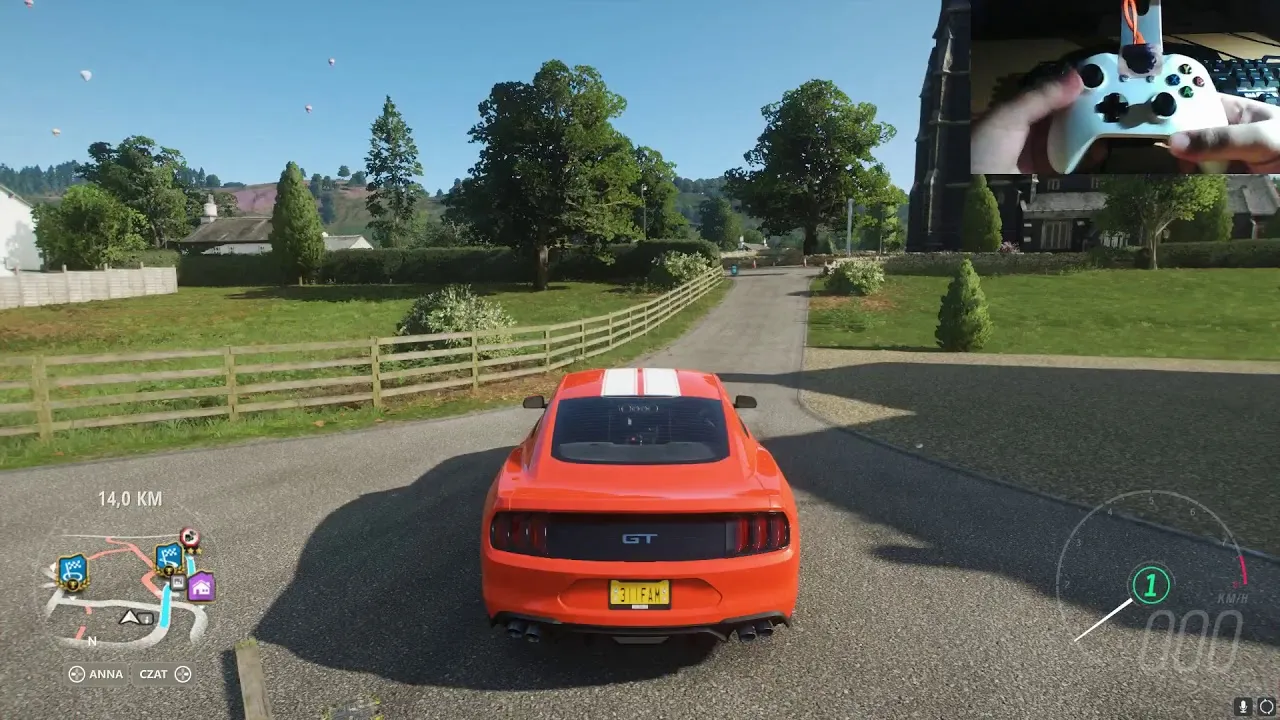The width and height of the screenshot is (1280, 720).
Task: Select the green gear indicator showing 1
Action: (1150, 586)
